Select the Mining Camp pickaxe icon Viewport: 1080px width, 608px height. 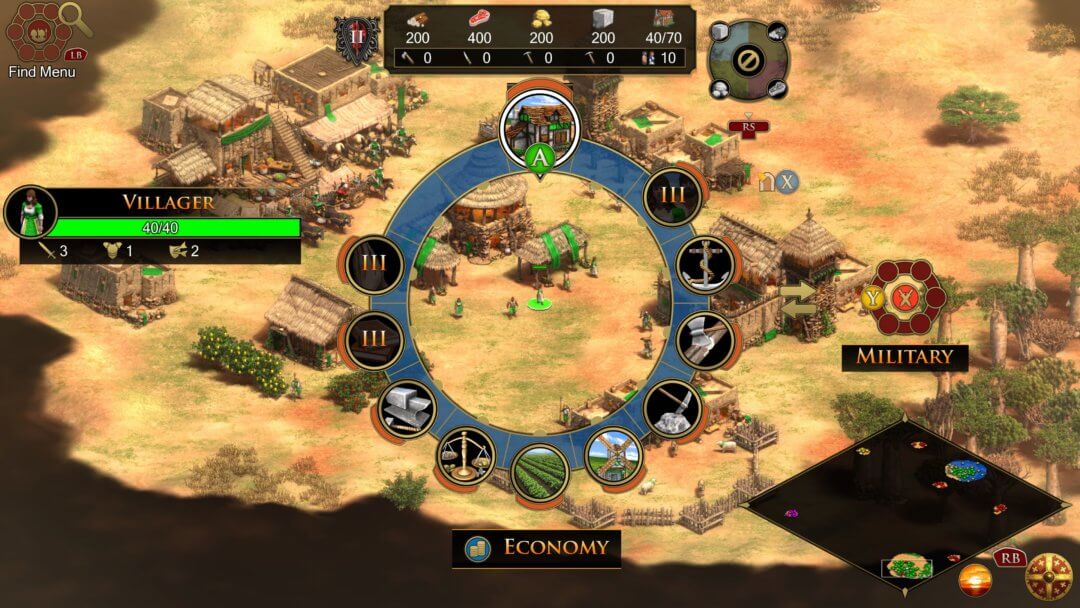(672, 408)
